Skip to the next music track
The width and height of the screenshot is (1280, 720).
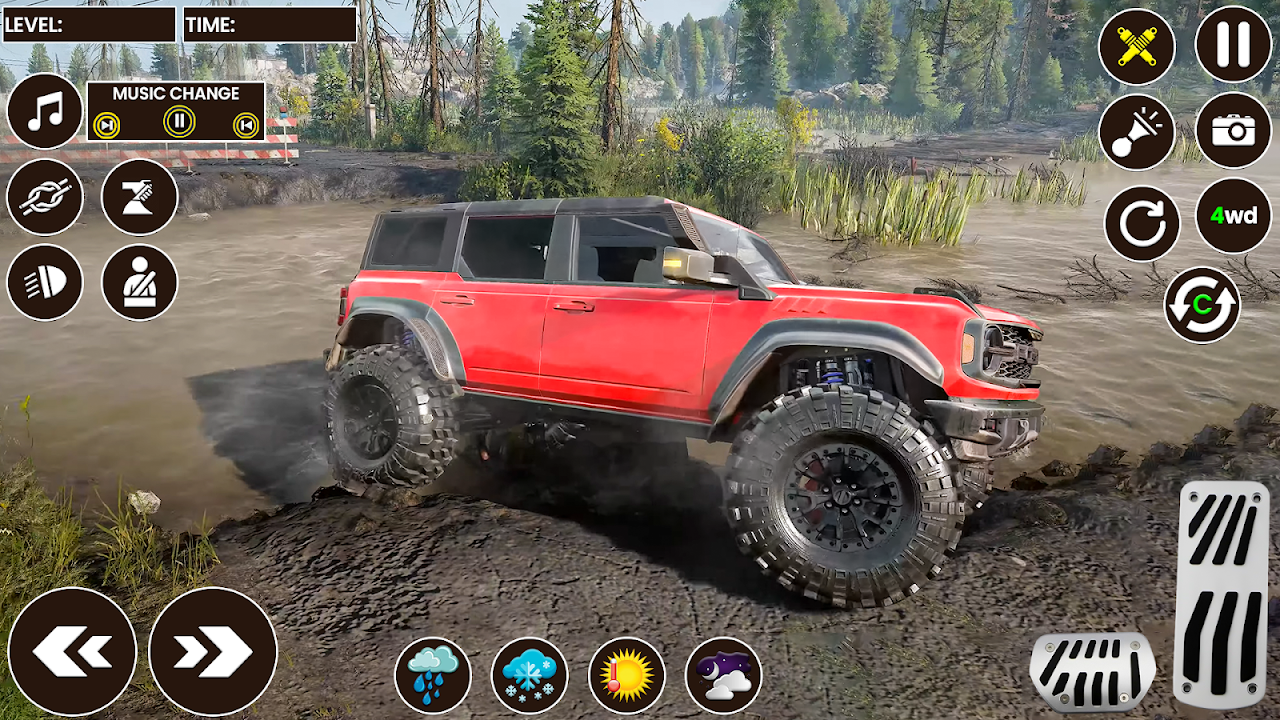(106, 125)
